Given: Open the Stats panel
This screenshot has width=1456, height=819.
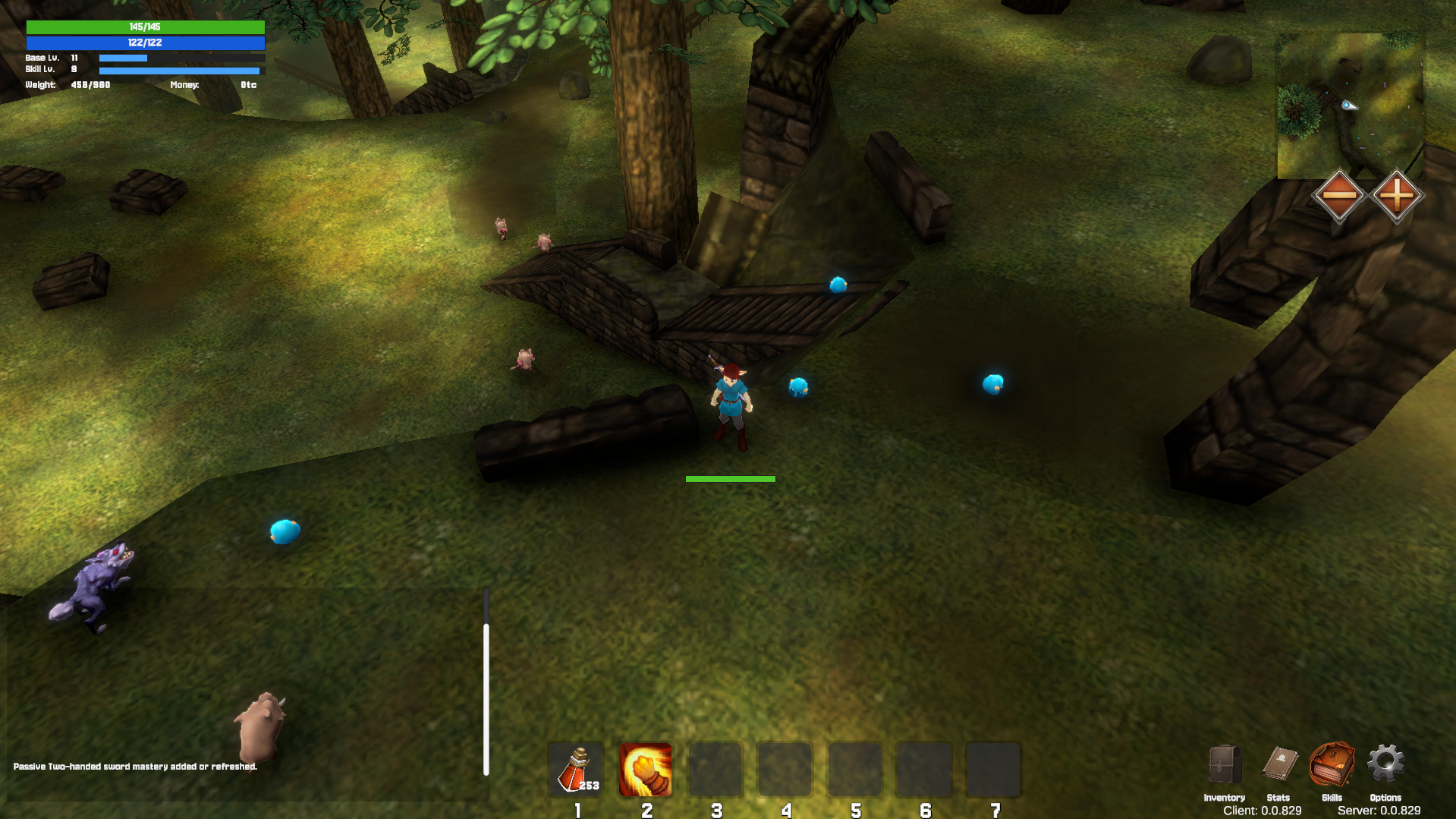Looking at the screenshot, I should pyautogui.click(x=1279, y=765).
